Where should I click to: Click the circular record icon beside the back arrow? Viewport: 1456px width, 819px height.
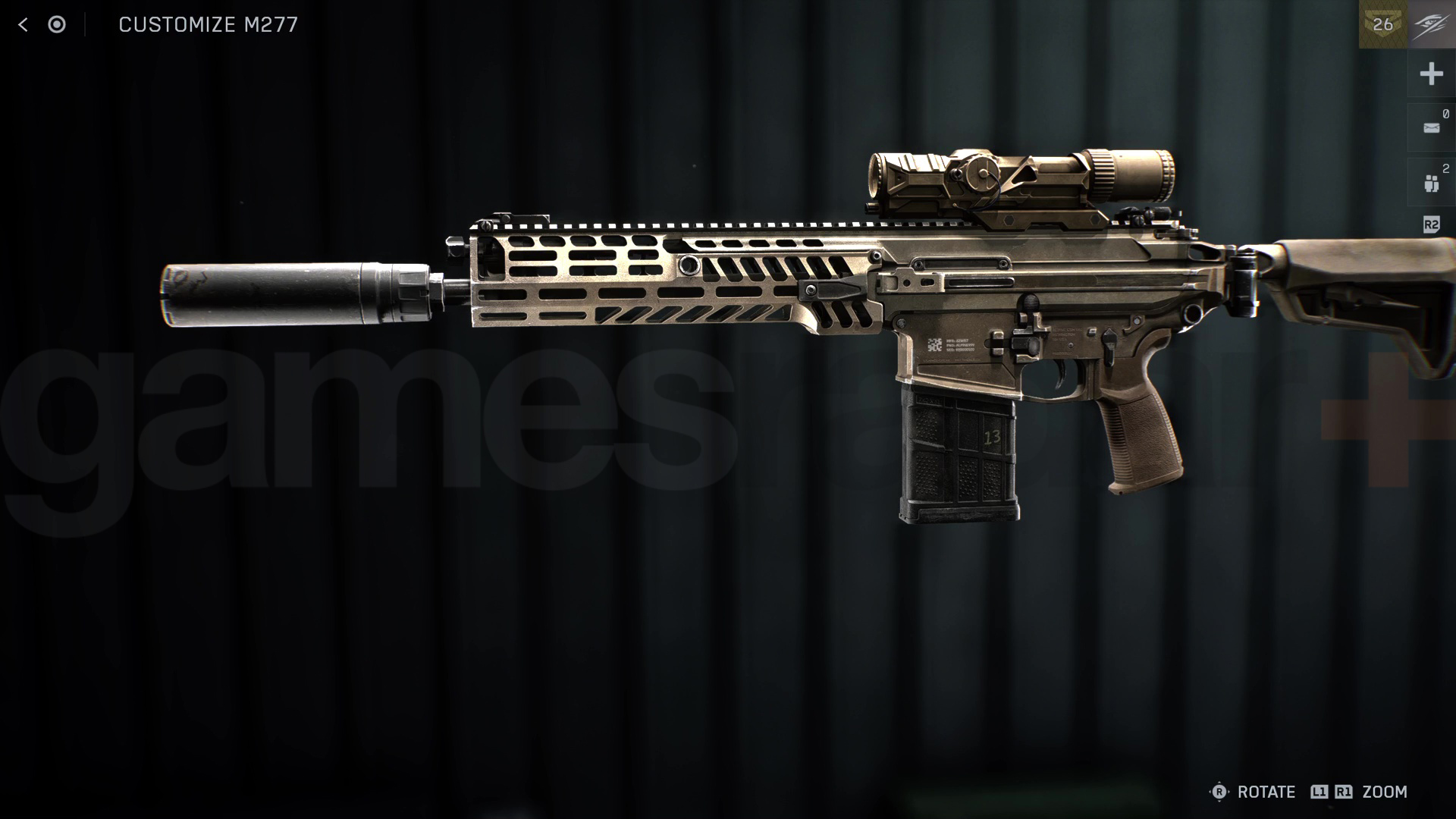(x=57, y=25)
